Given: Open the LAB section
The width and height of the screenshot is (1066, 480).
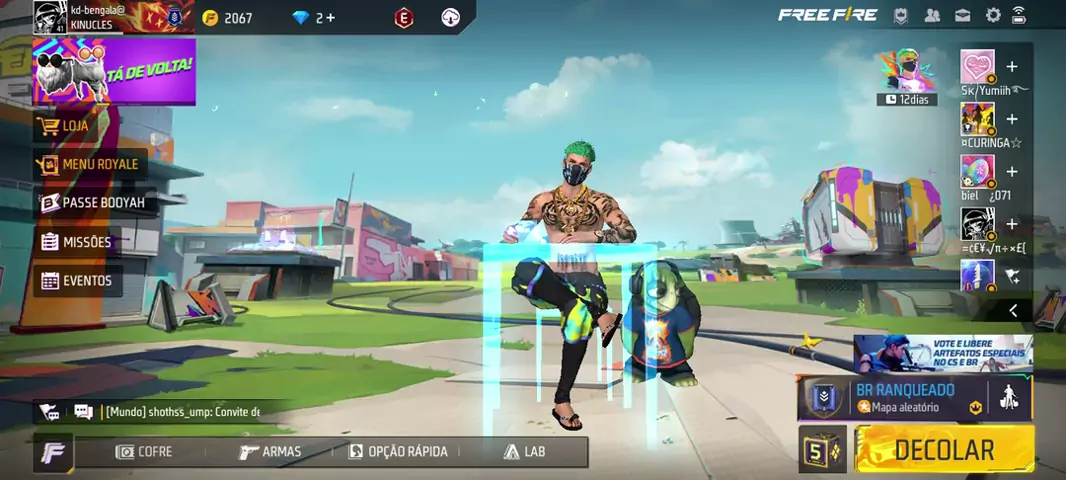Looking at the screenshot, I should (x=525, y=452).
